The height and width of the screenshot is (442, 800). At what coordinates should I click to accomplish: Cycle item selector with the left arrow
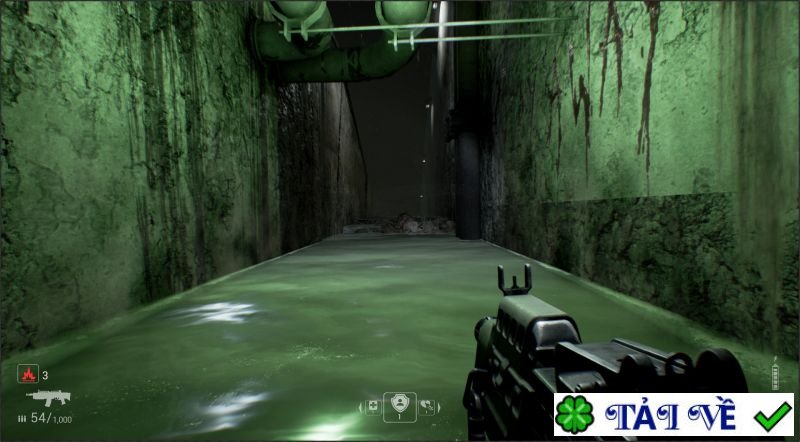[361, 406]
